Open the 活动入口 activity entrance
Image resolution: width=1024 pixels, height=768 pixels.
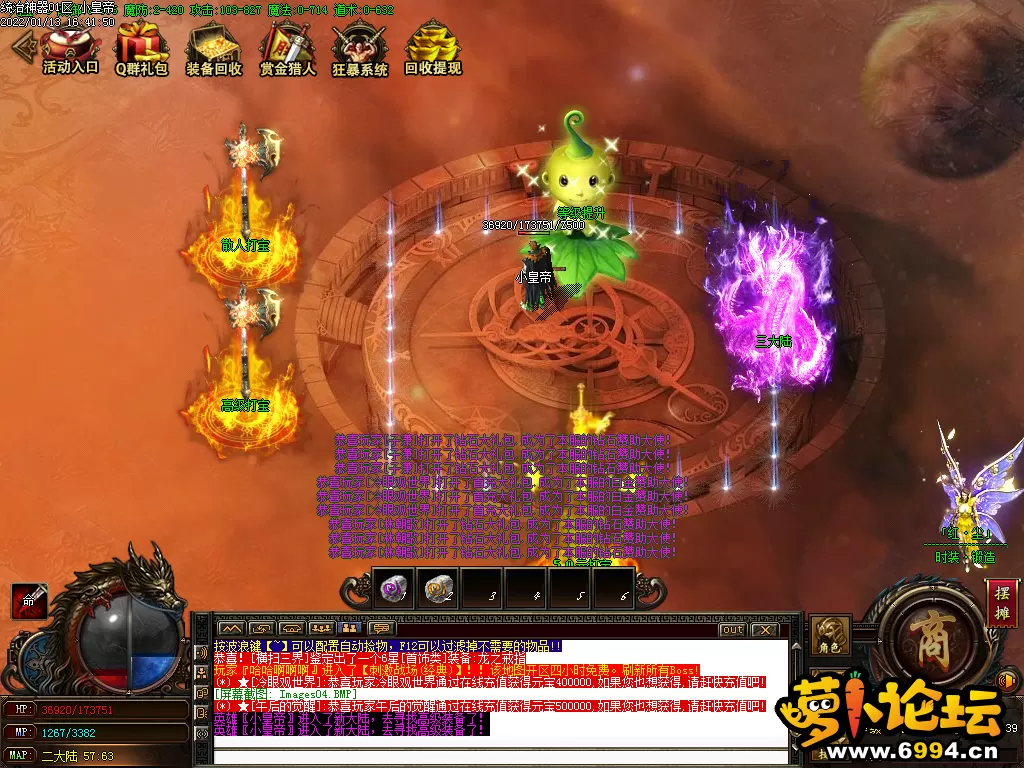click(x=70, y=49)
